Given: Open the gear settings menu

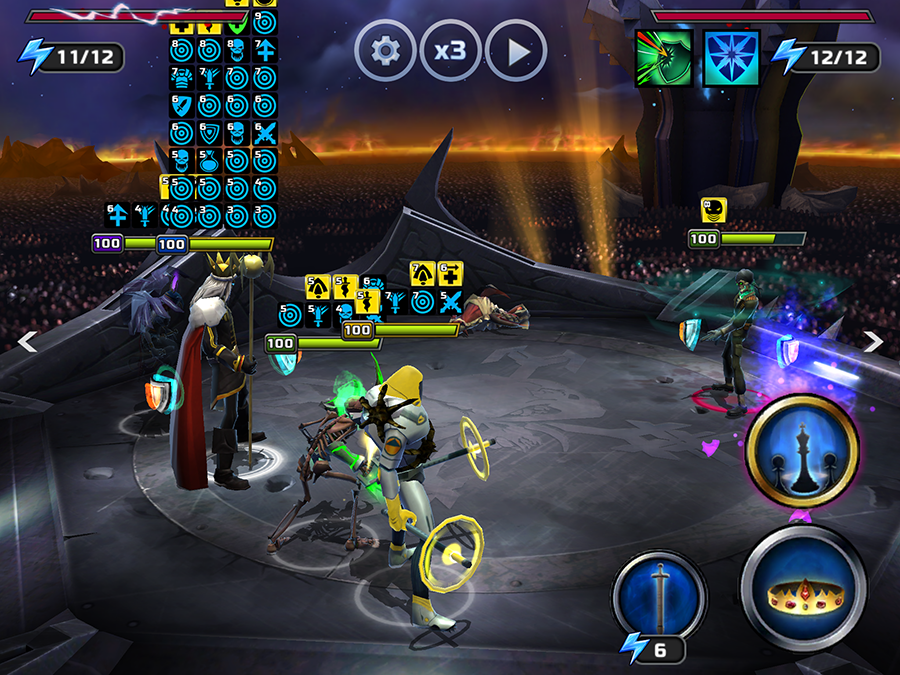Looking at the screenshot, I should point(385,50).
